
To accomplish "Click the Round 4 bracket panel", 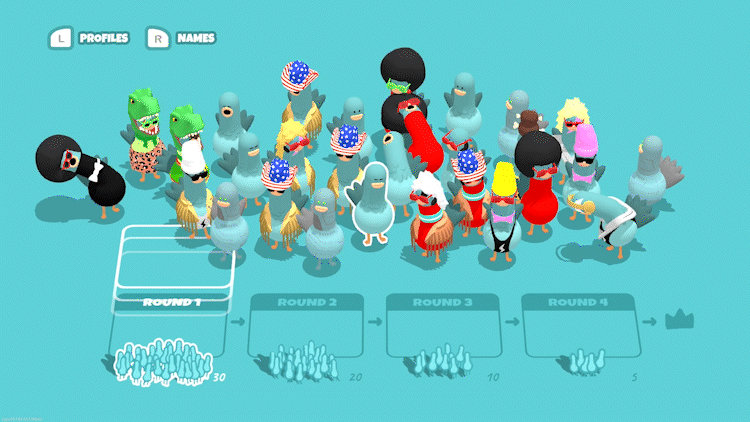I will coord(578,325).
